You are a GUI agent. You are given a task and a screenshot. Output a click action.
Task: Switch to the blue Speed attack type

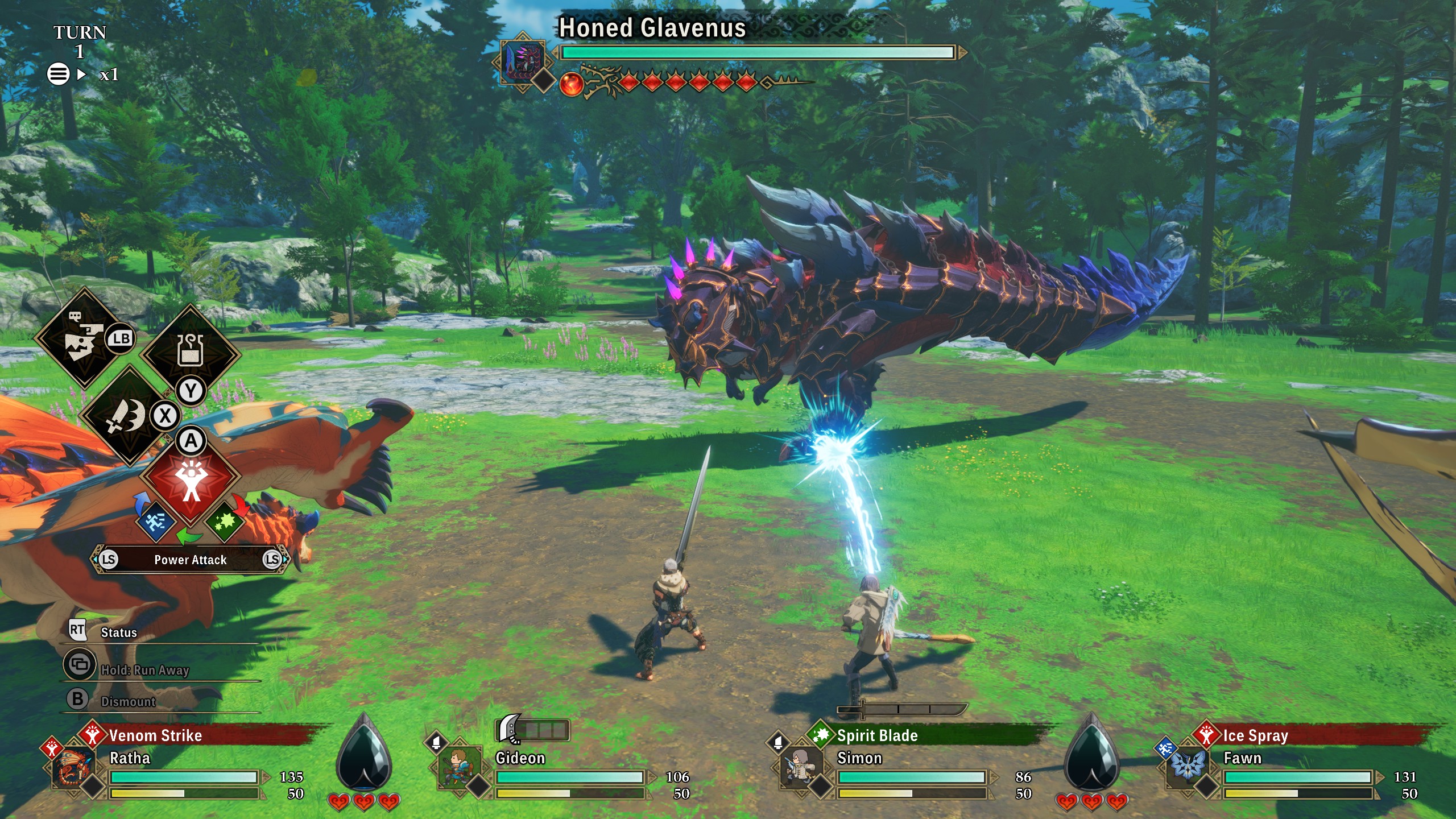(155, 520)
